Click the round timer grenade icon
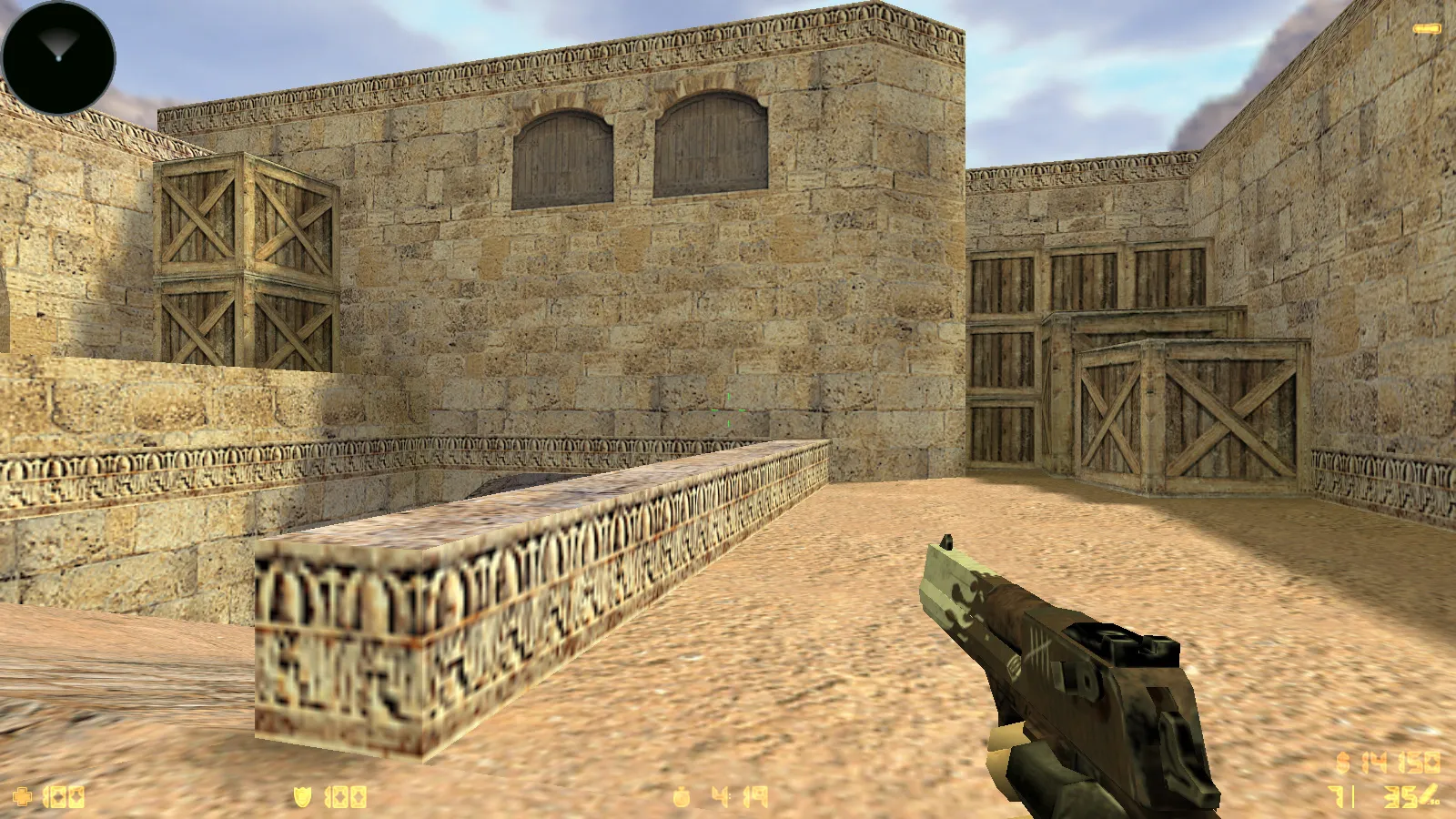 (x=682, y=796)
